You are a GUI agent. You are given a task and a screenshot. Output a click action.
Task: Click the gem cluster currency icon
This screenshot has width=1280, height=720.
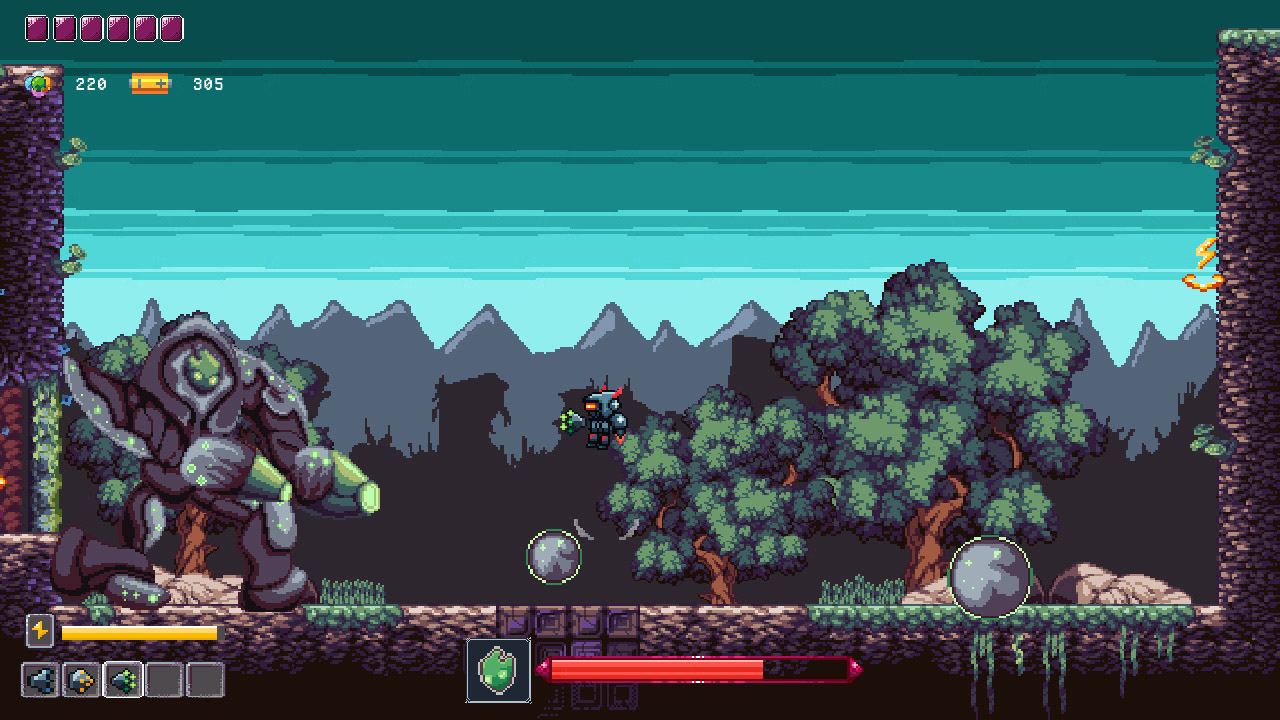pyautogui.click(x=38, y=84)
